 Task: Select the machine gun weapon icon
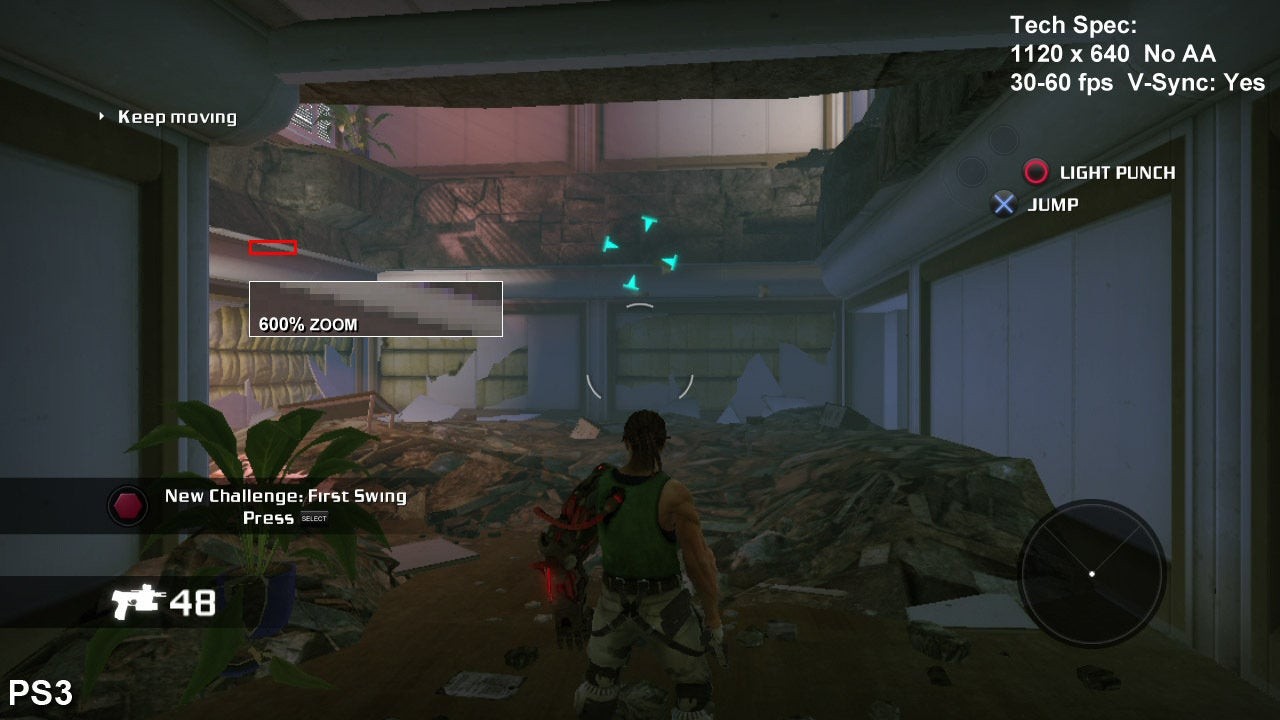tap(137, 602)
